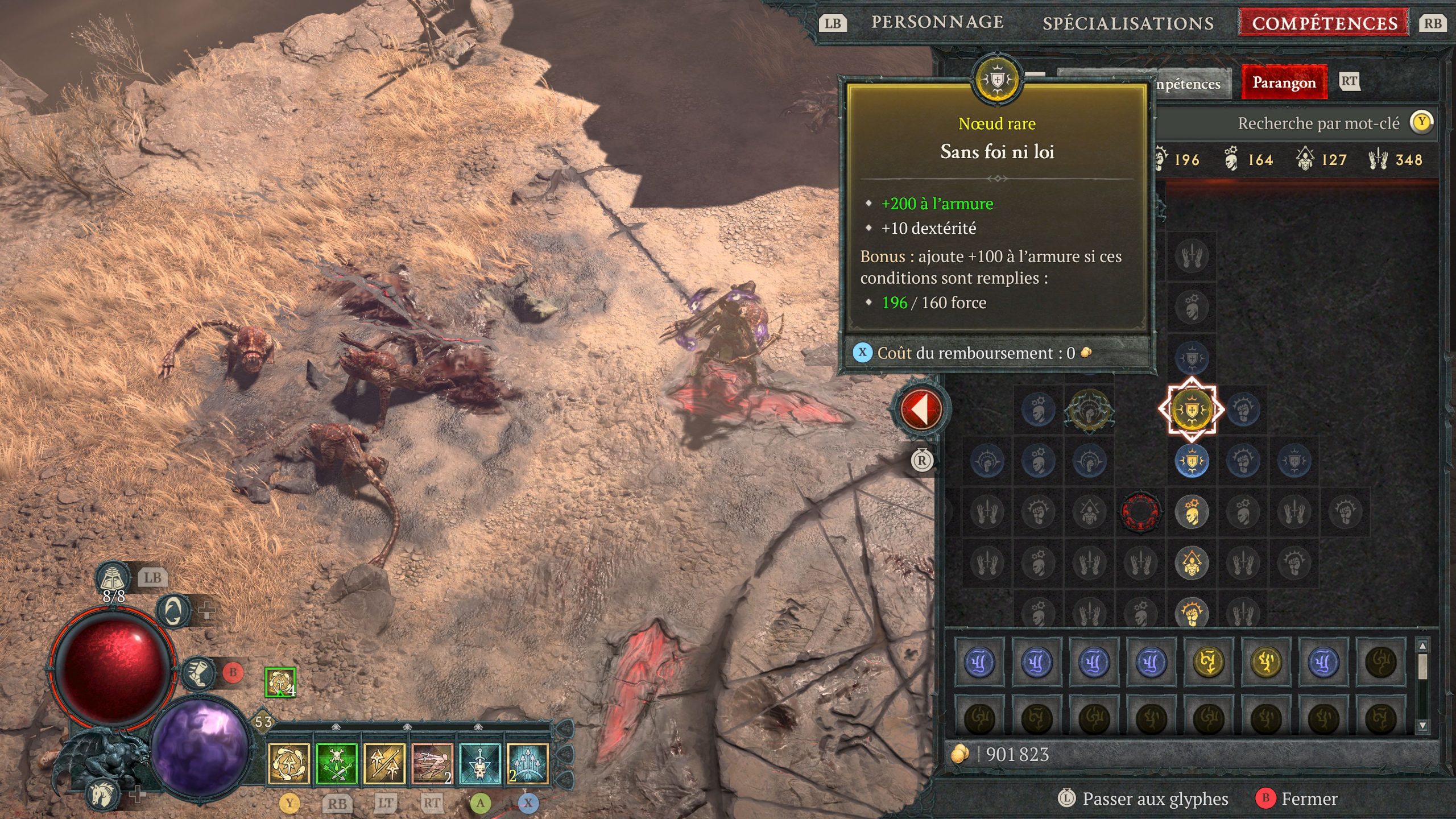
Task: Select the blue shield node under the rare node
Action: point(1191,460)
